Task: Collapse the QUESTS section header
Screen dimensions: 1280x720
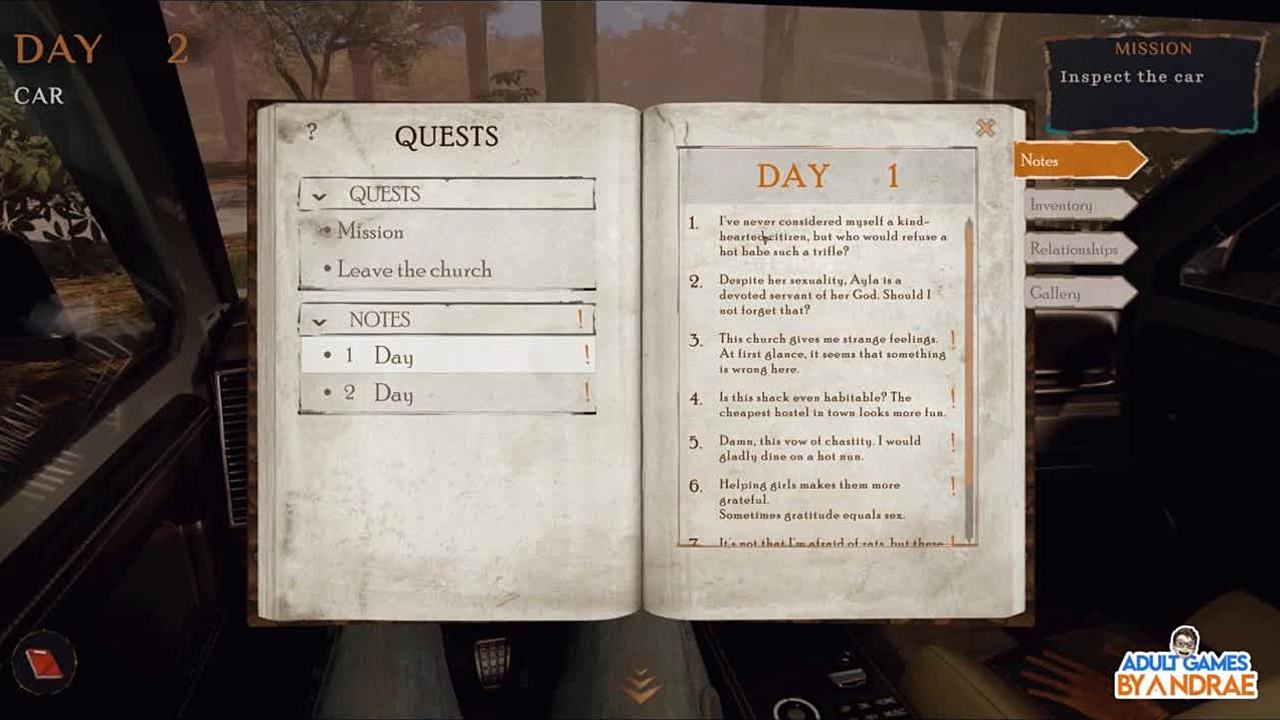Action: click(320, 195)
